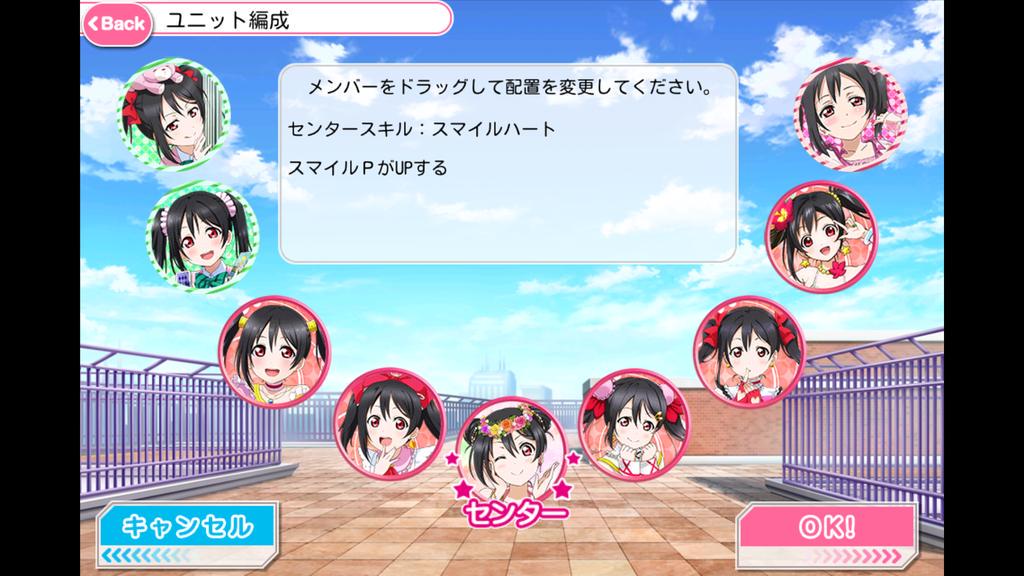This screenshot has width=1024, height=576.
Task: Choose the member holding a finger to her lips
Action: point(748,346)
